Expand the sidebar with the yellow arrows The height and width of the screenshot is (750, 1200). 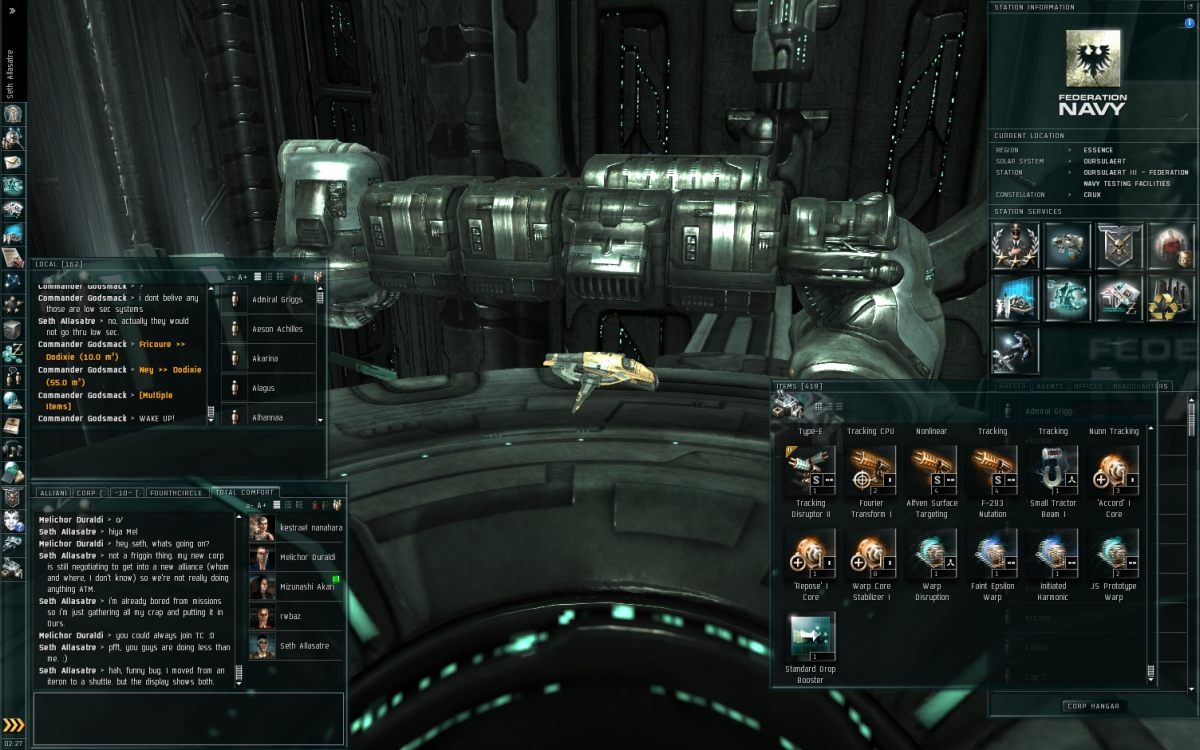coord(13,725)
